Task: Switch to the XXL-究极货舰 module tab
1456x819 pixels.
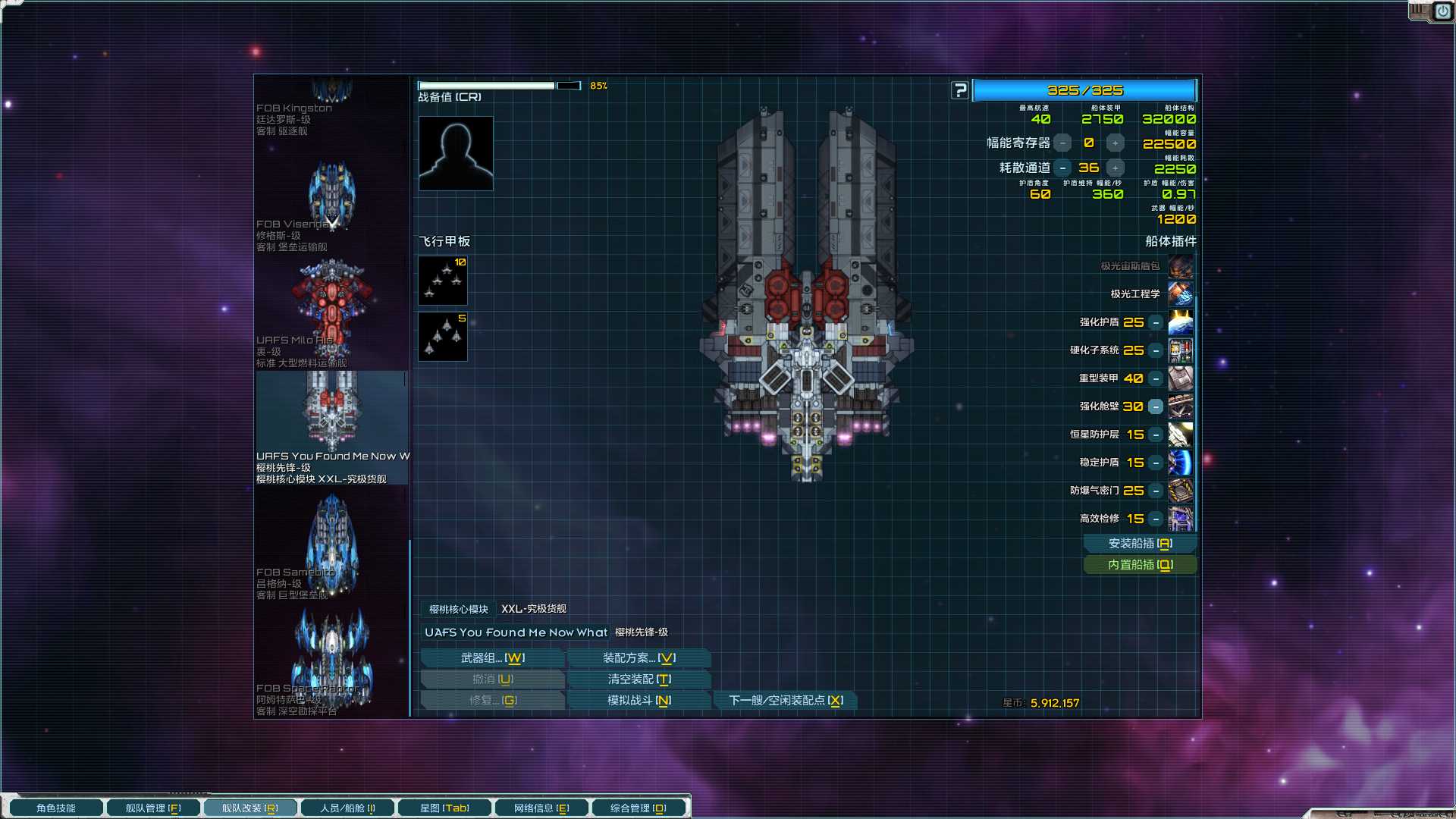Action: click(x=533, y=608)
